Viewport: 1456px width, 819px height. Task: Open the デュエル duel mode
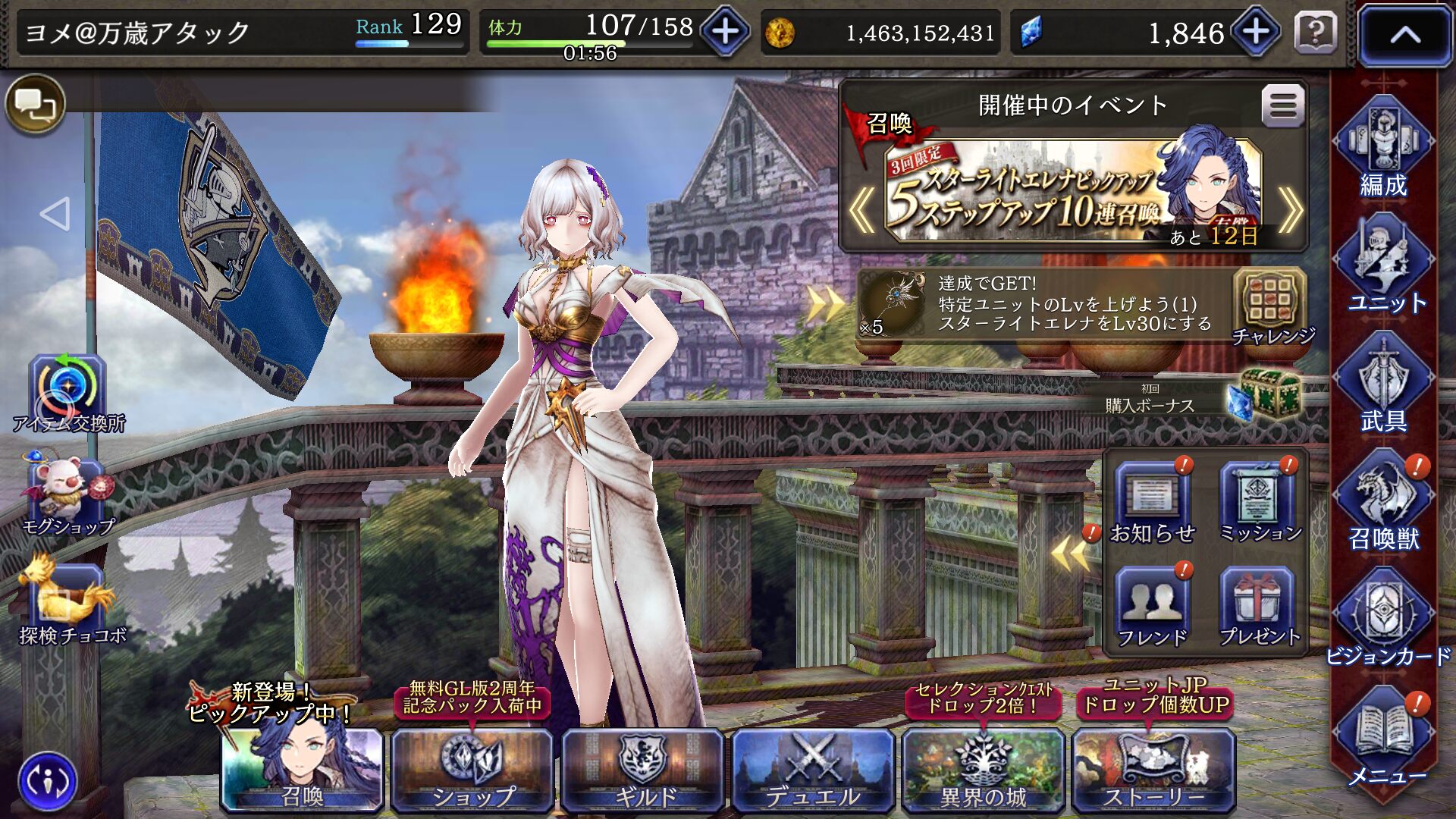pyautogui.click(x=813, y=770)
